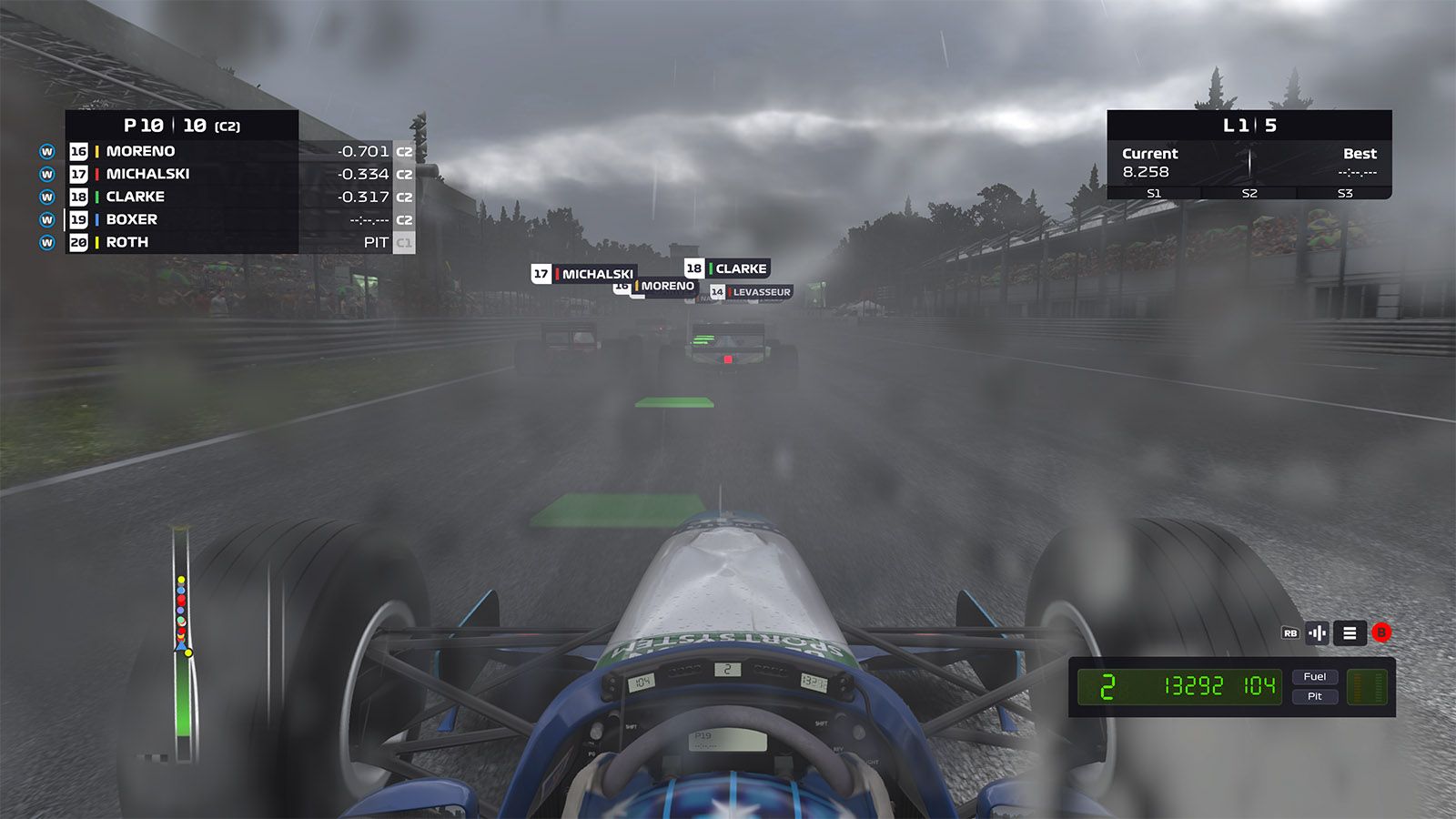Expand the L1/5 lap counter panel
The height and width of the screenshot is (819, 1456).
1249,126
